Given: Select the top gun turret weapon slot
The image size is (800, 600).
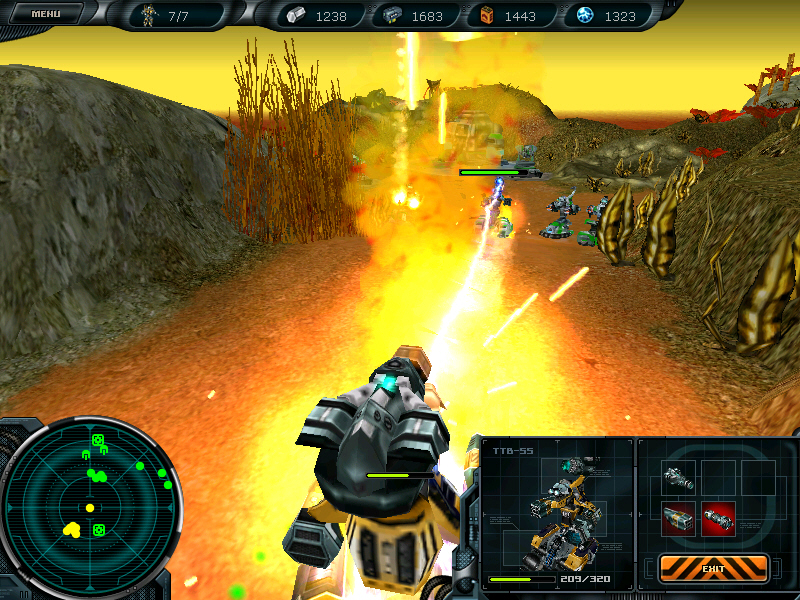Looking at the screenshot, I should (677, 478).
